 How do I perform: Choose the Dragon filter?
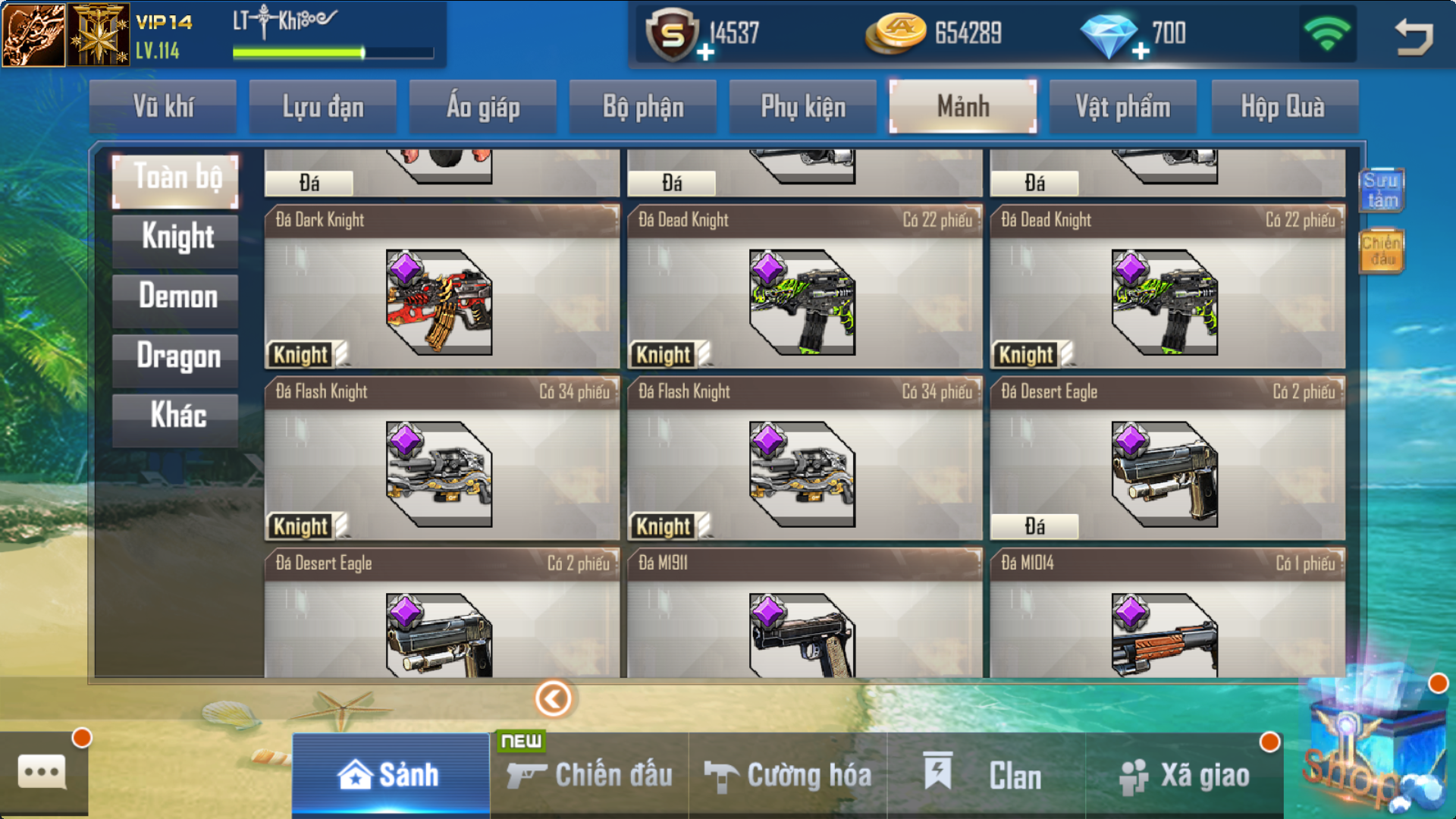coord(177,356)
